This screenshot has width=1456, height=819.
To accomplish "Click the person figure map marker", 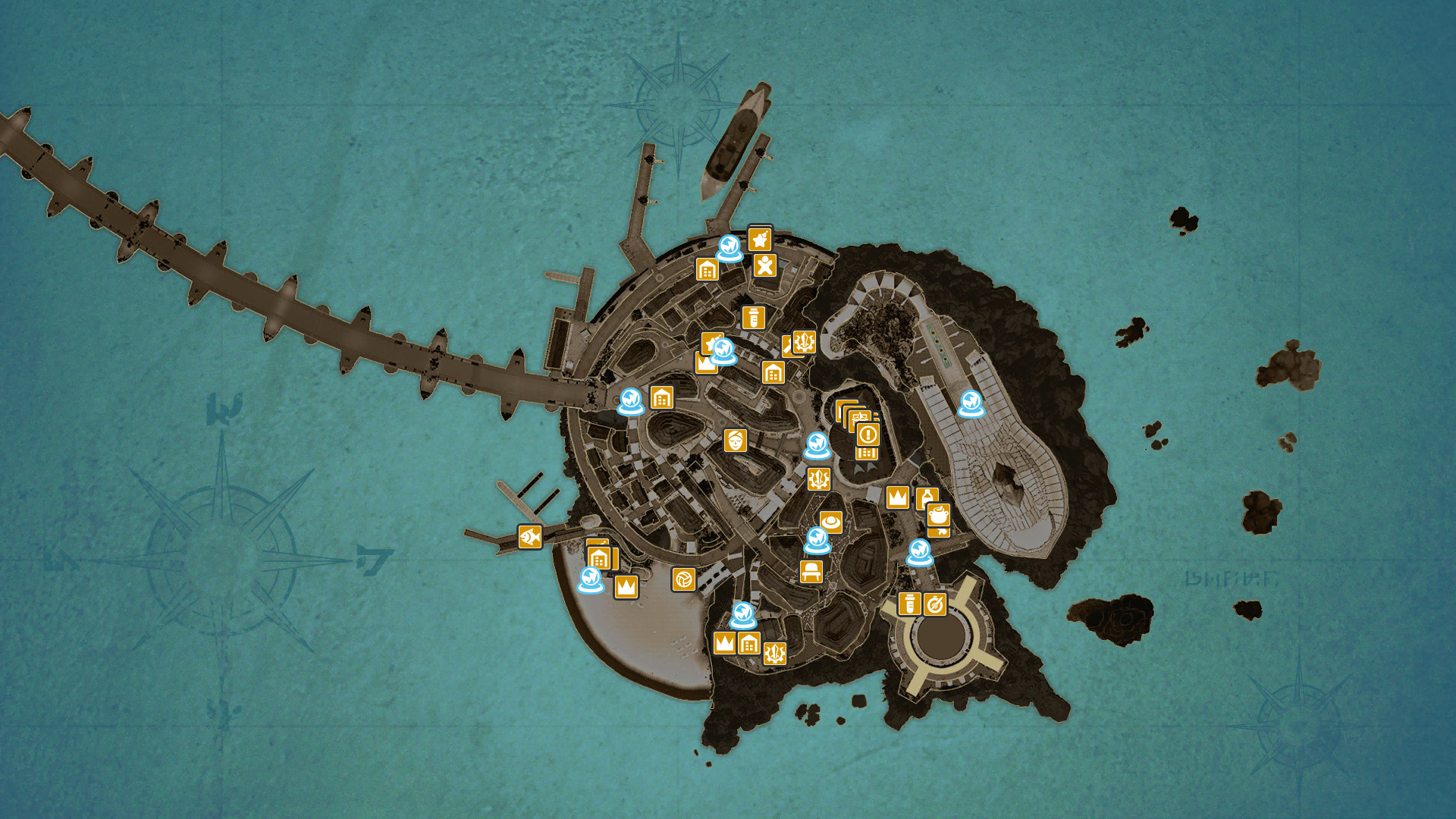I will [x=764, y=265].
